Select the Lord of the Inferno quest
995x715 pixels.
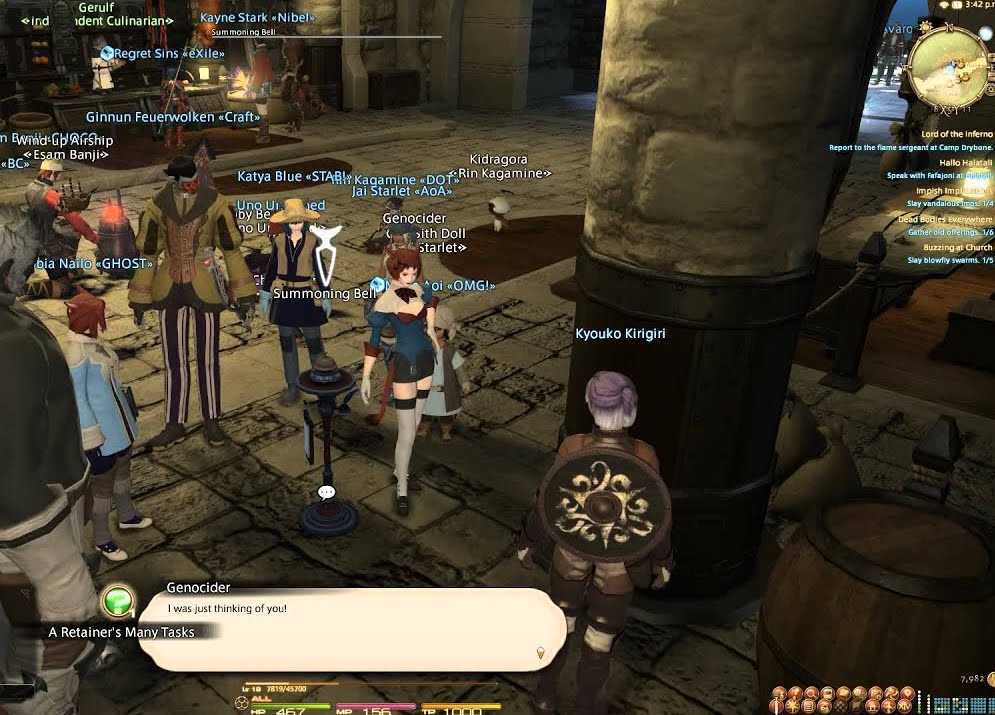957,134
